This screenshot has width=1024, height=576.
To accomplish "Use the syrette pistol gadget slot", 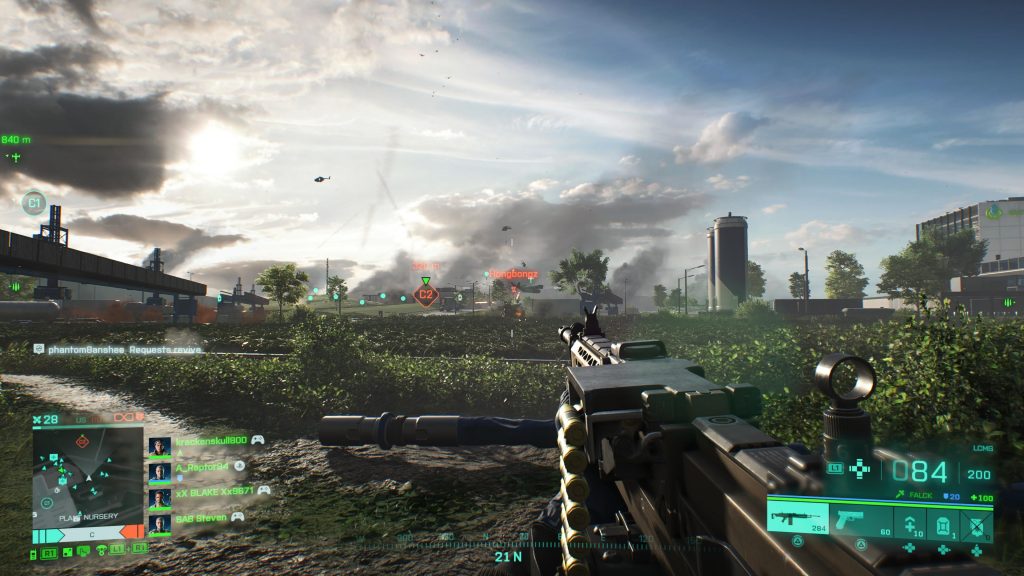I will click(910, 522).
